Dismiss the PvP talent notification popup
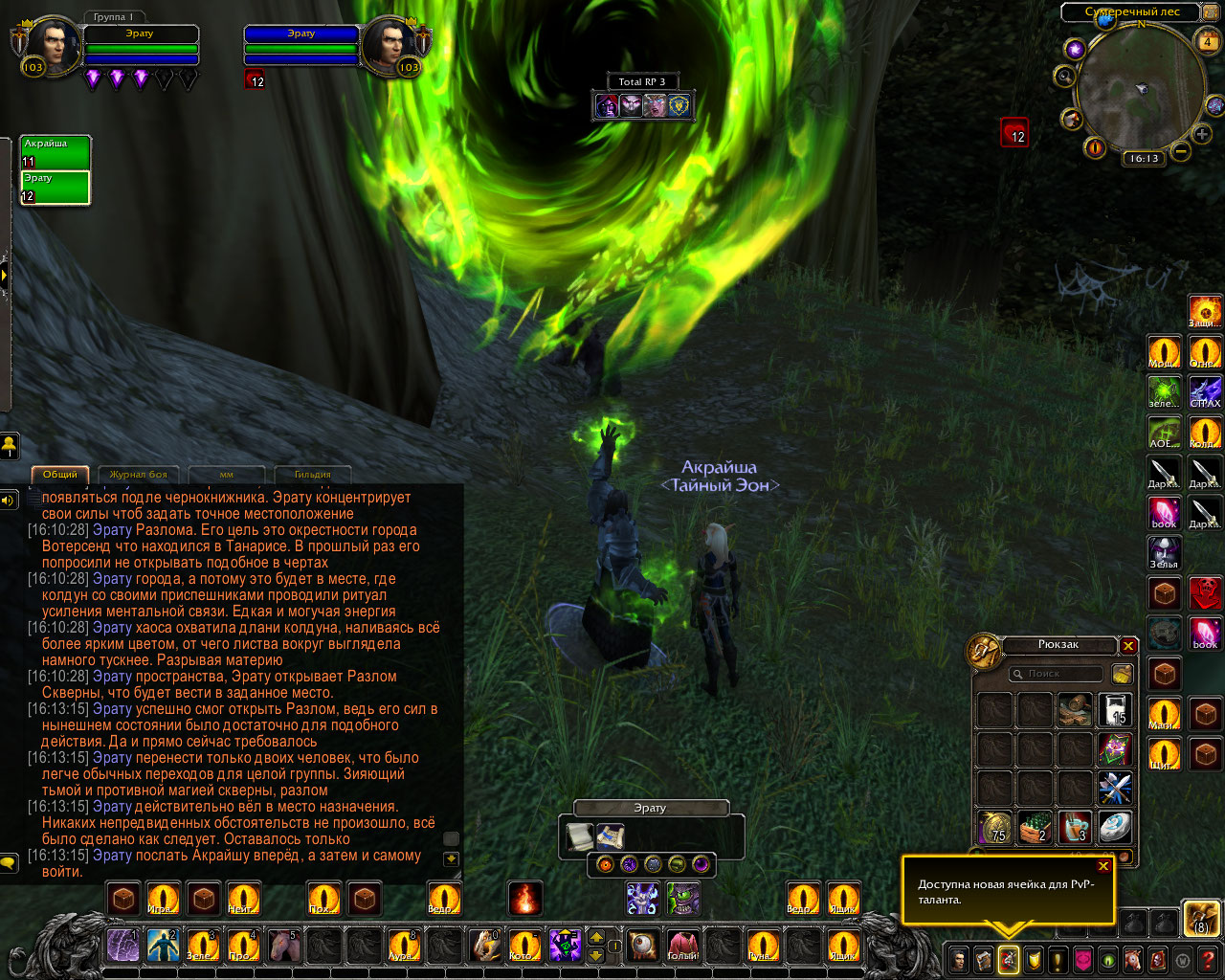This screenshot has width=1225, height=980. point(1103,866)
